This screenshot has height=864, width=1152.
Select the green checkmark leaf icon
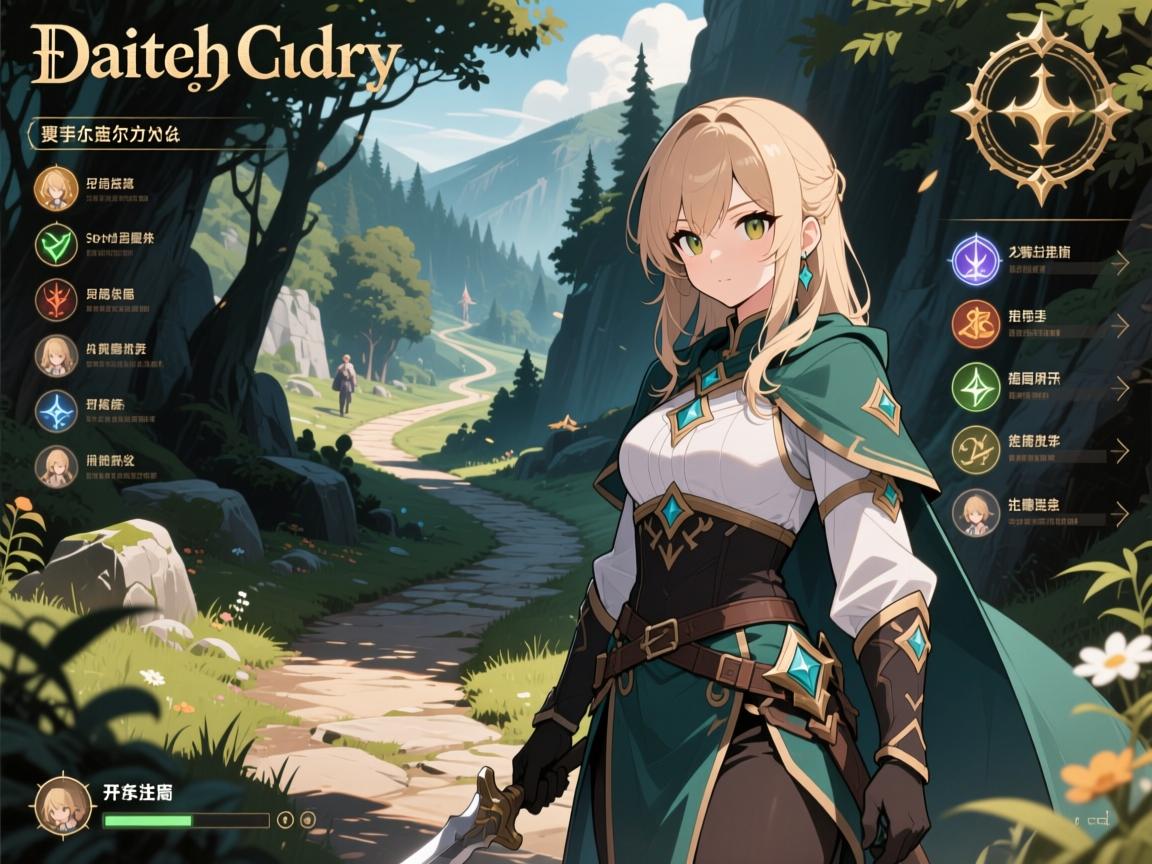[x=58, y=245]
